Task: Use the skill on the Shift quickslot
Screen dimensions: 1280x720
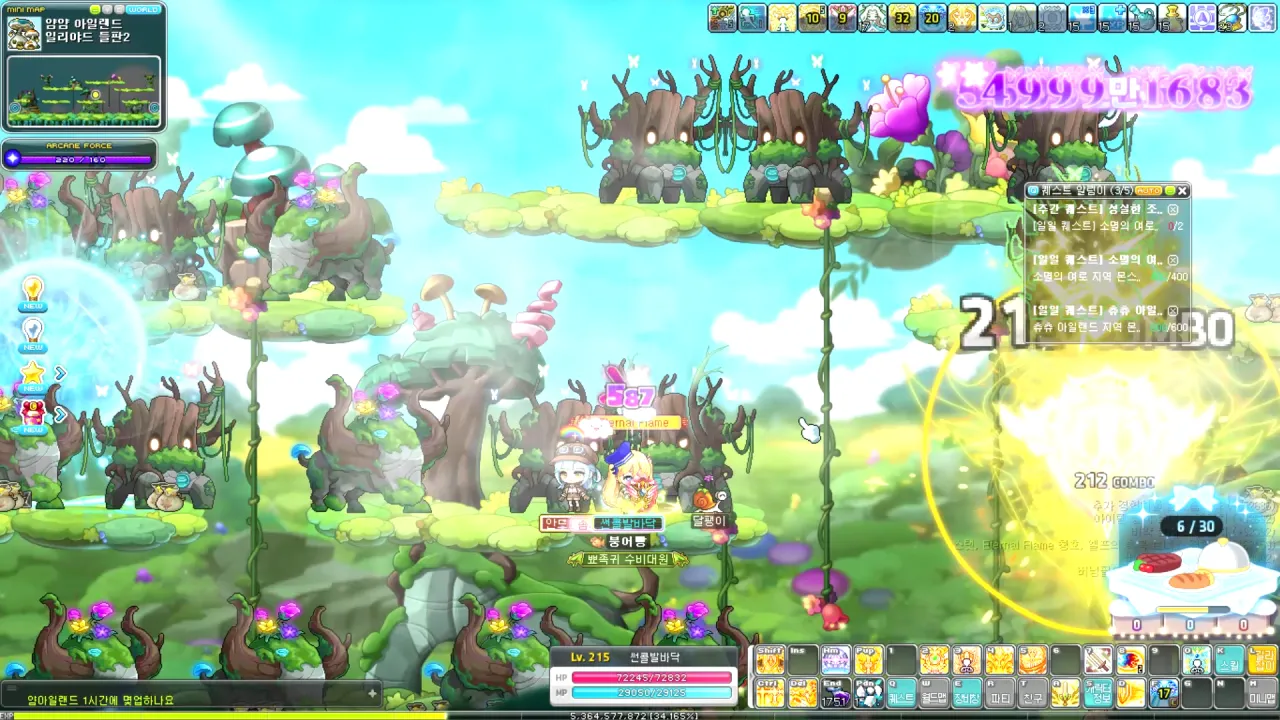Action: (770, 660)
